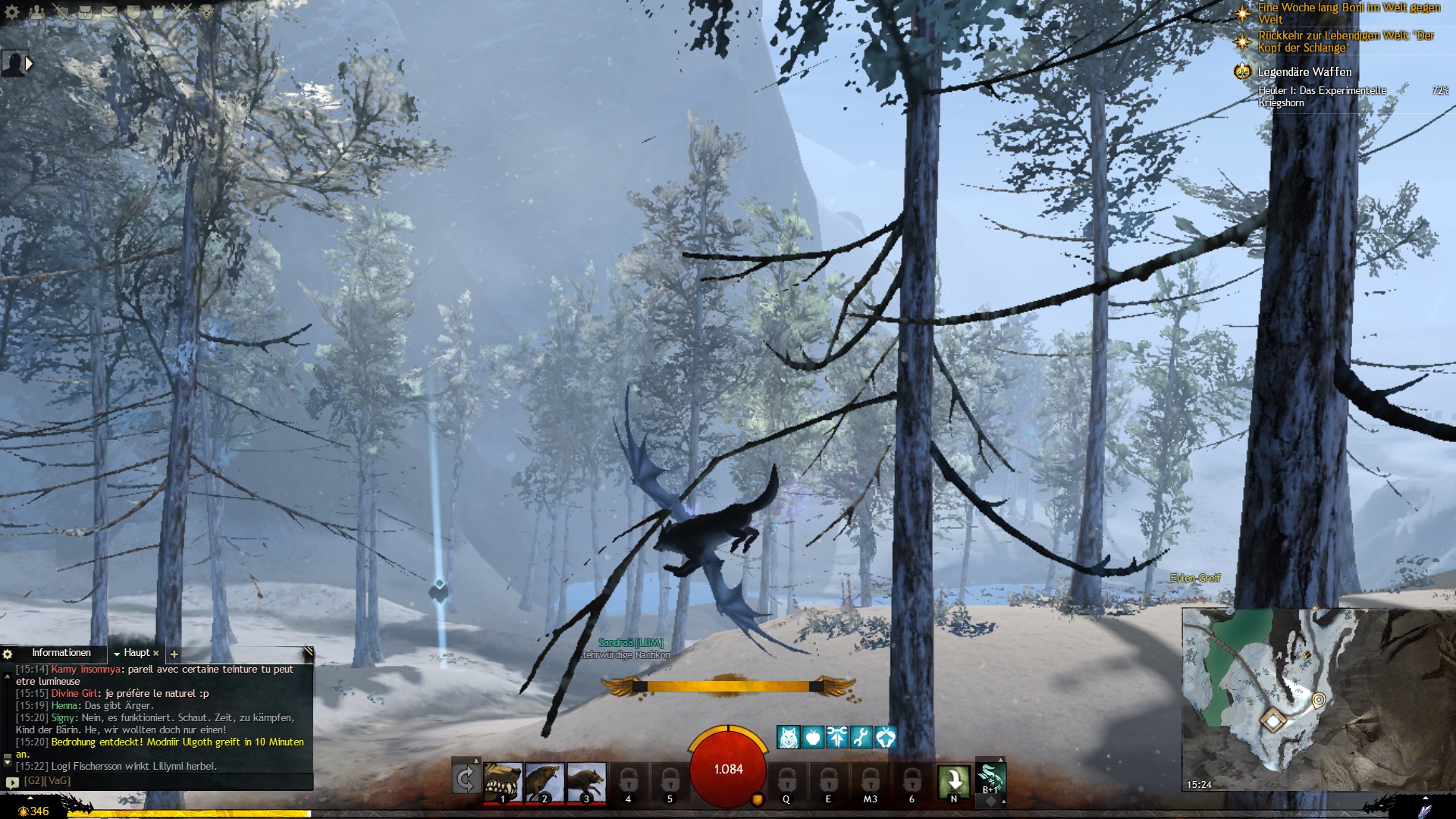1456x819 pixels.
Task: Click the chat input field
Action: point(159,781)
